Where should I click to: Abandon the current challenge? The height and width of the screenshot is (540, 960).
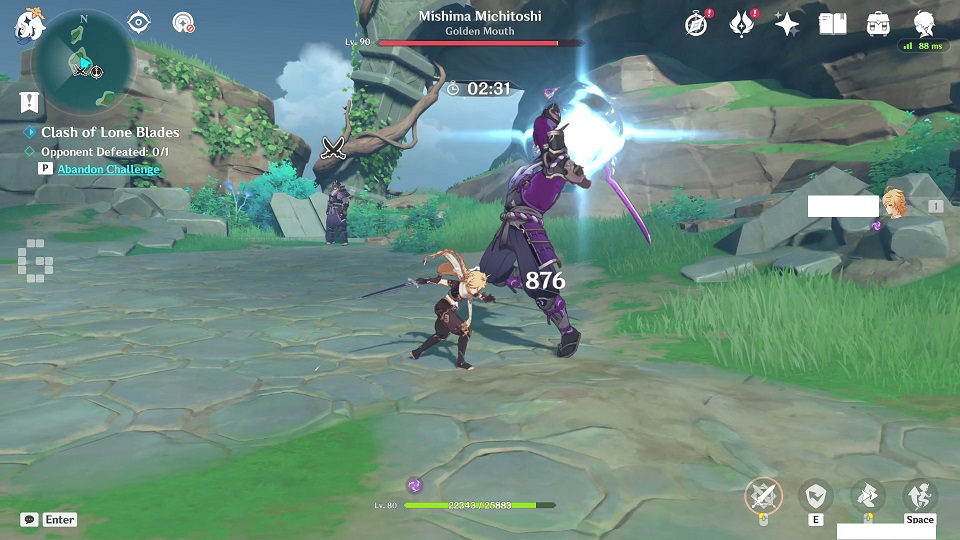108,169
